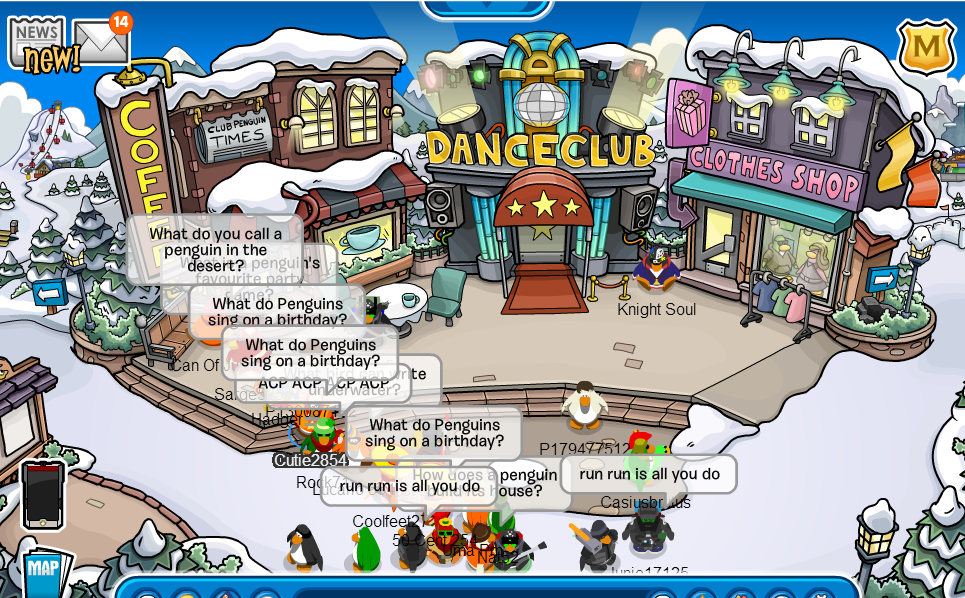Screen dimensions: 965x598
Task: Check the mail envelope with 14 messages
Action: click(x=100, y=41)
